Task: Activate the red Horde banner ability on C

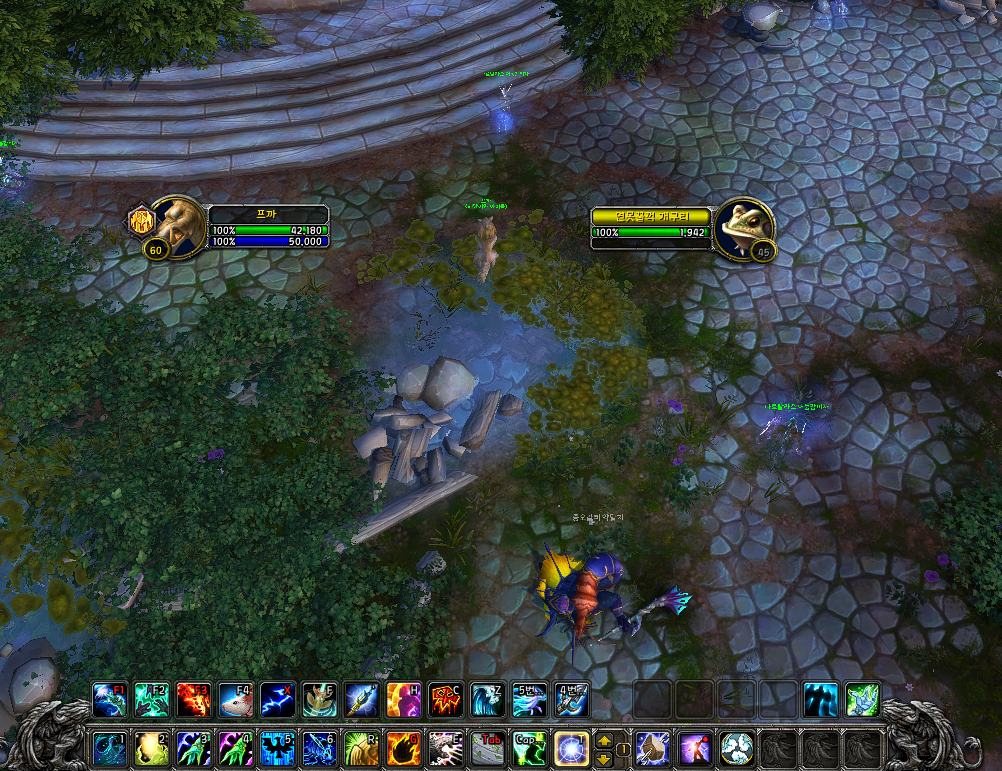Action: (x=445, y=699)
